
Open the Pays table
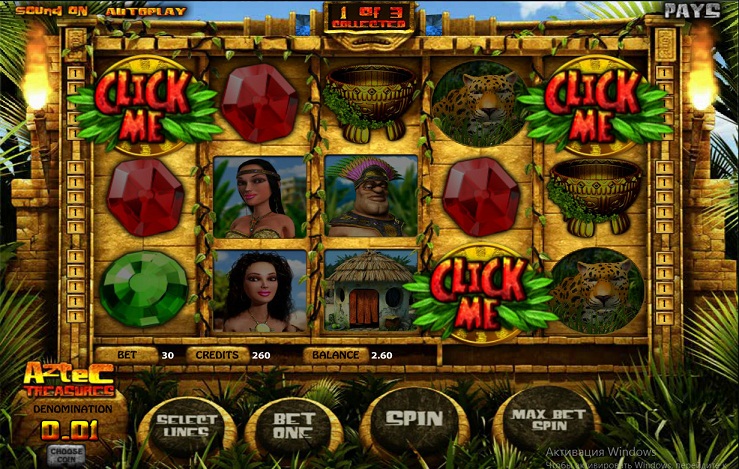692,11
